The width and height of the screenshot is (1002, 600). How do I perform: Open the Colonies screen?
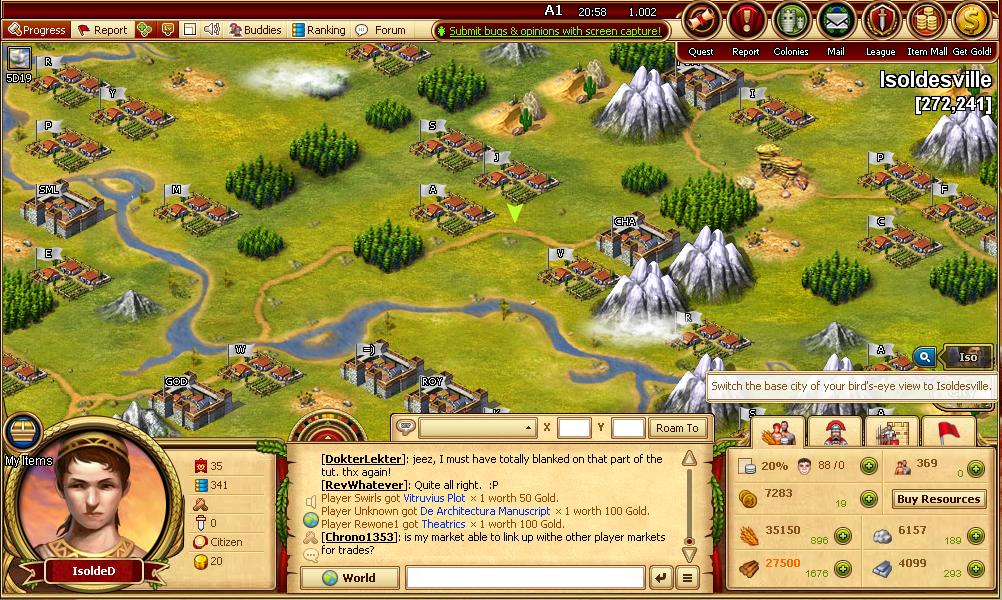point(791,20)
